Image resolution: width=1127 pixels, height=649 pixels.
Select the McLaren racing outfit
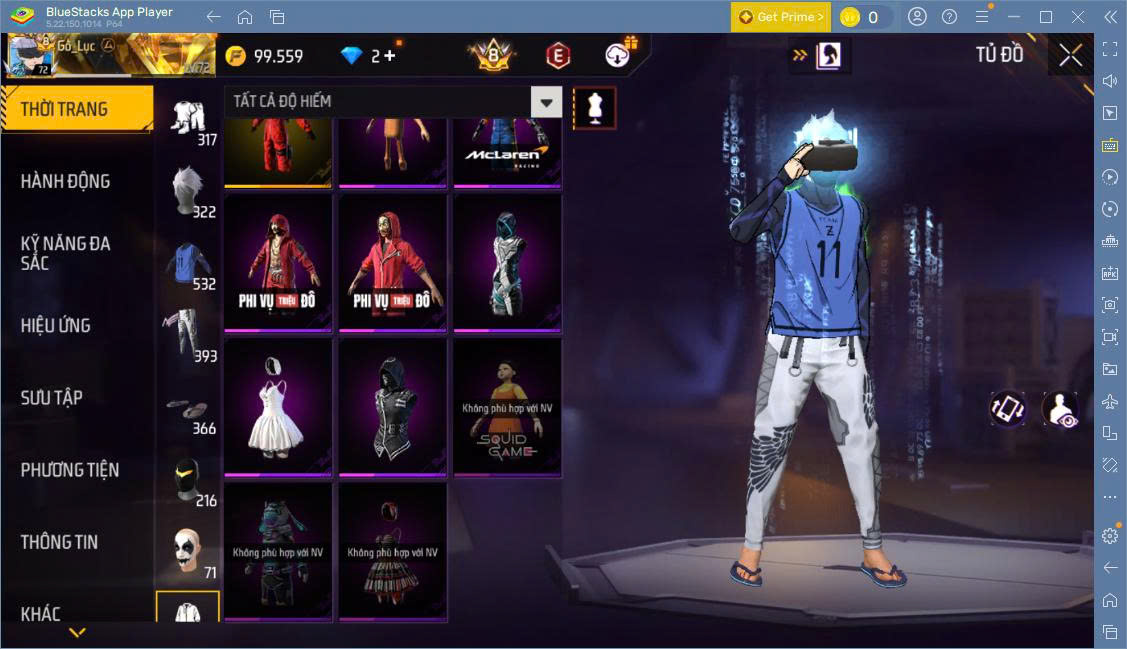(x=506, y=150)
